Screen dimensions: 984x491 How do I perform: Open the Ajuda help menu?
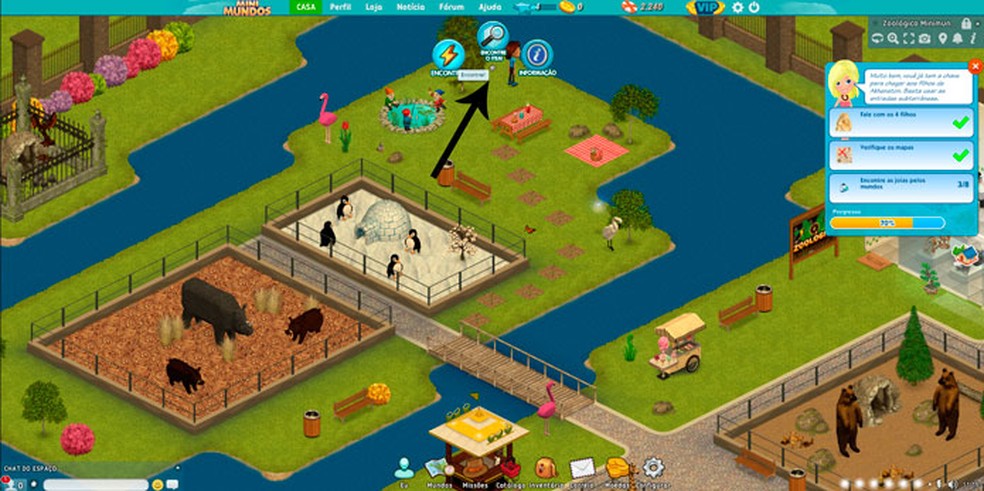point(490,7)
